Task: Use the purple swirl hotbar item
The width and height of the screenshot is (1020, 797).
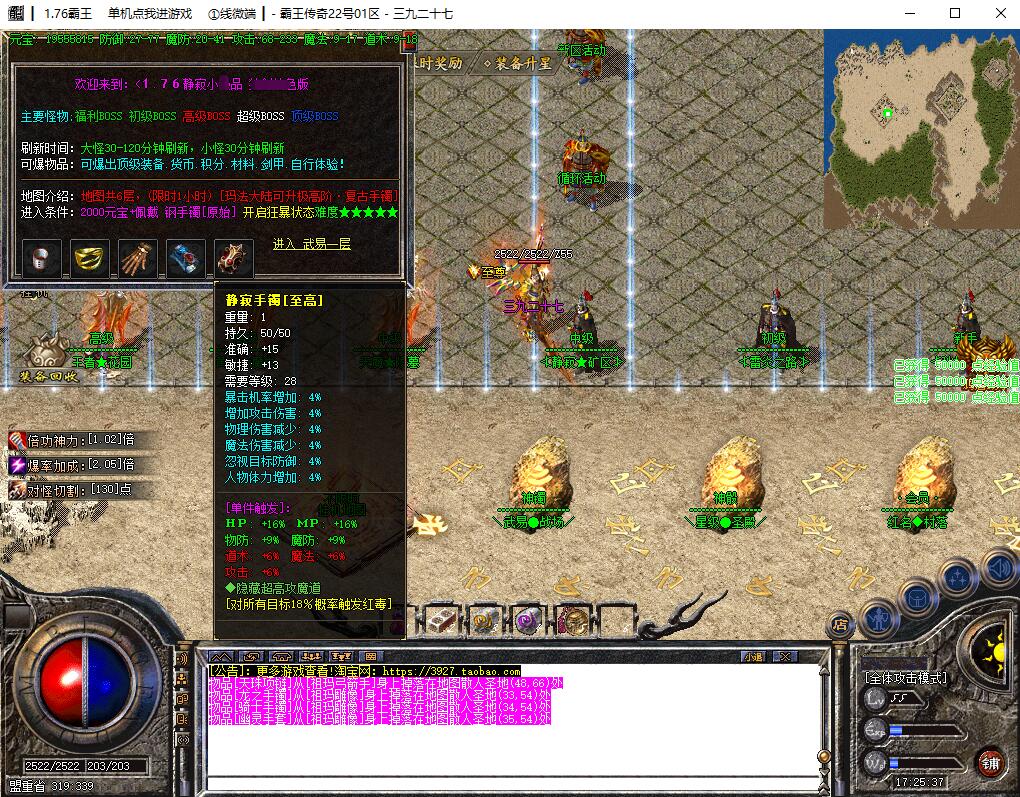Action: (529, 620)
